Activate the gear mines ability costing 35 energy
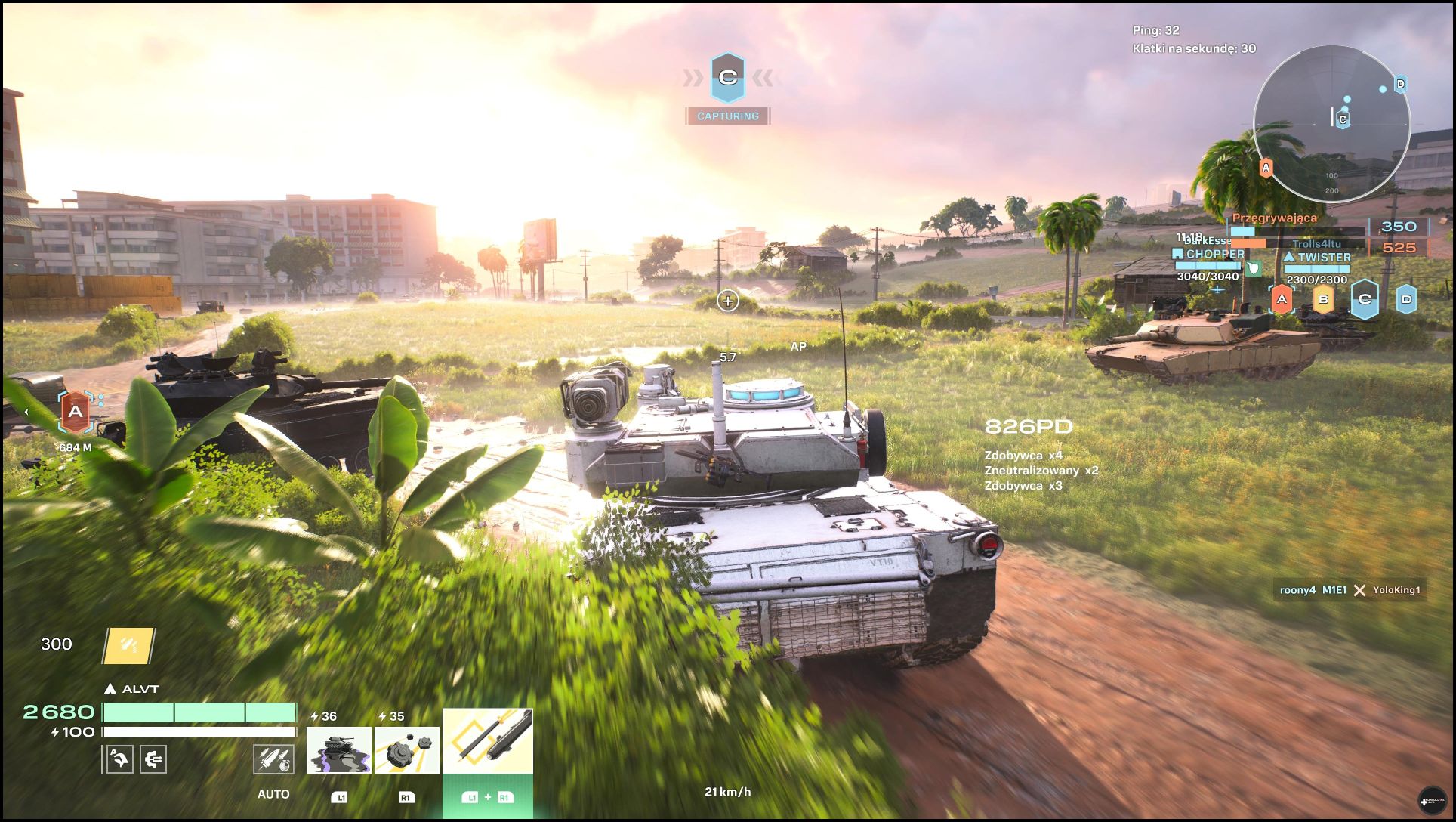This screenshot has width=1456, height=822. (x=407, y=750)
